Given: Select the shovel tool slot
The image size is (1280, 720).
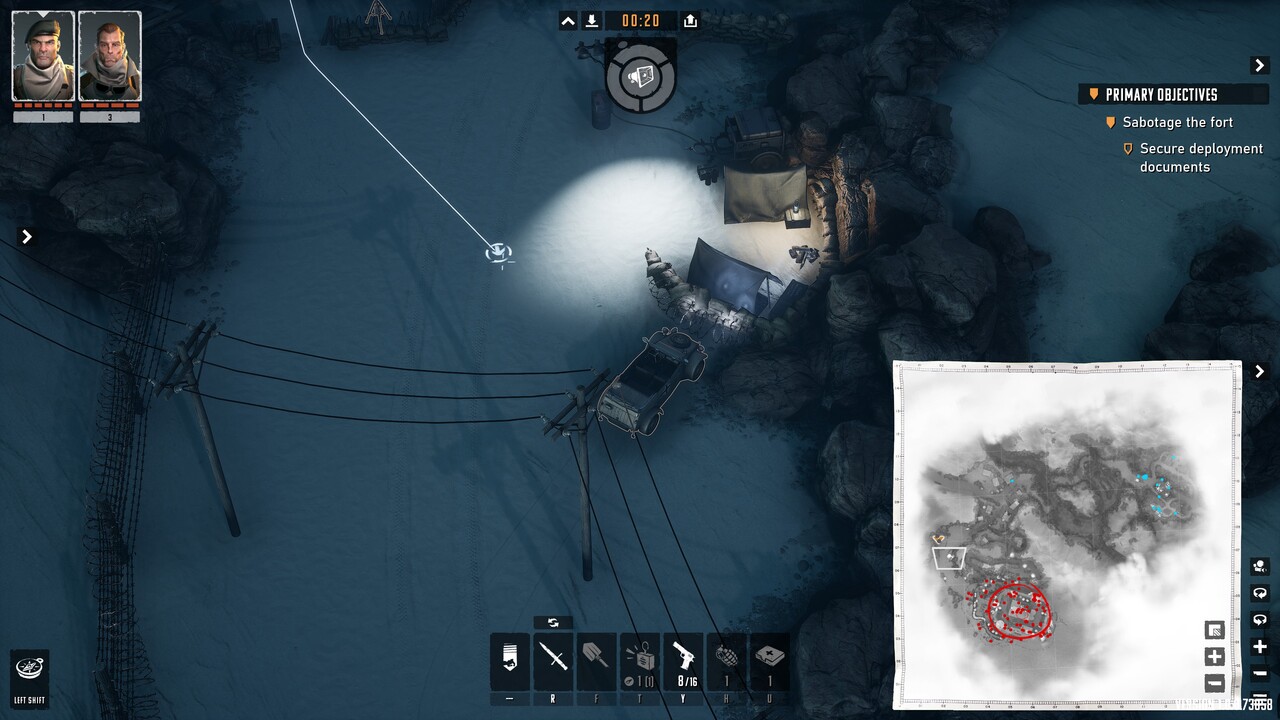Looking at the screenshot, I should point(596,658).
